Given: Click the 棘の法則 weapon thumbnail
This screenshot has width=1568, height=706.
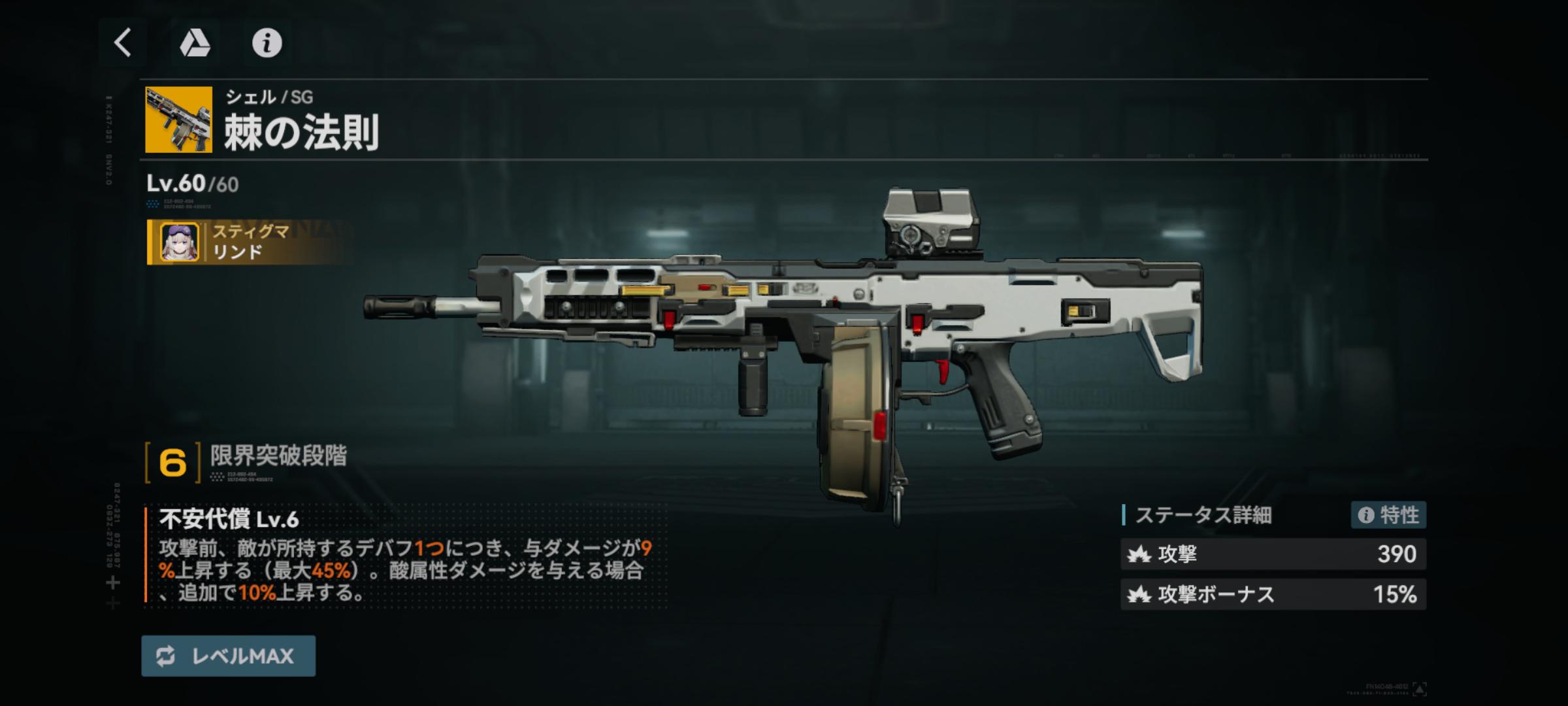Looking at the screenshot, I should tap(178, 120).
